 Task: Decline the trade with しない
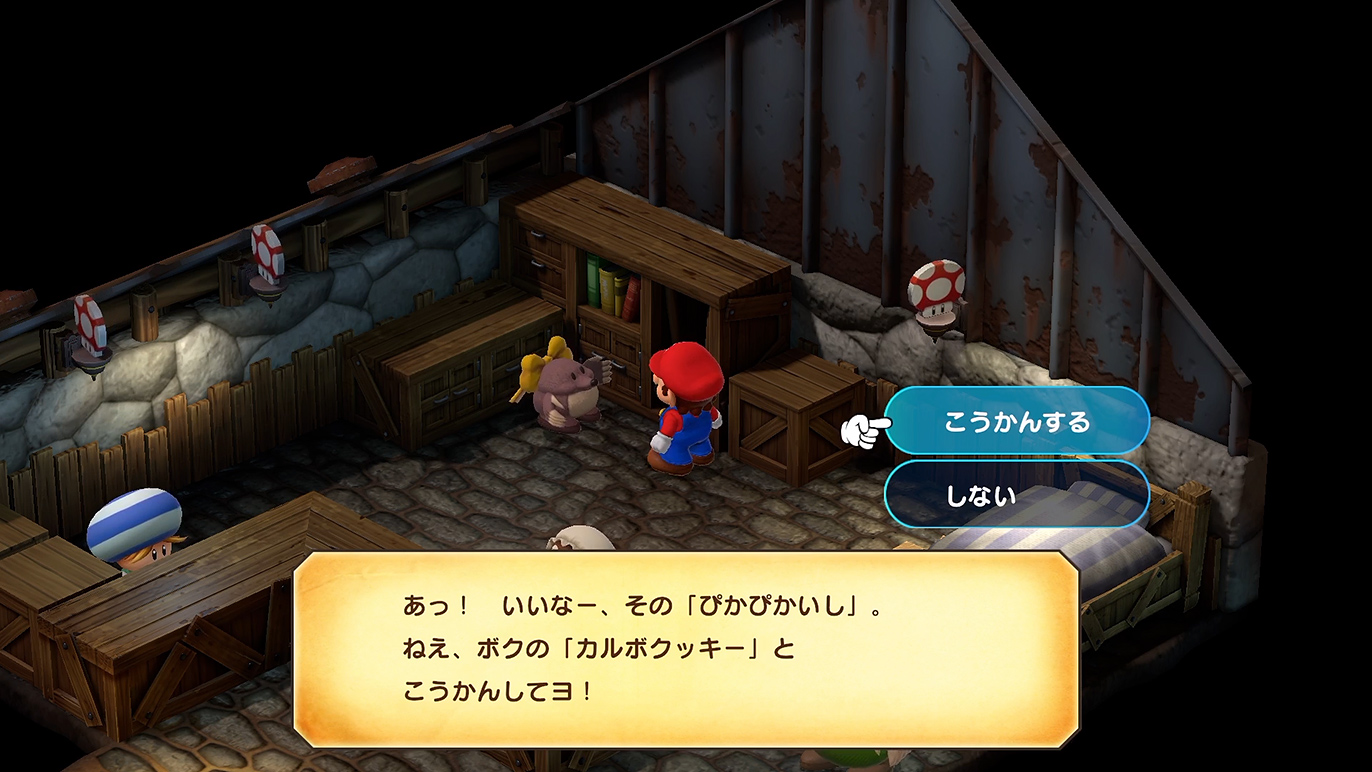1016,494
